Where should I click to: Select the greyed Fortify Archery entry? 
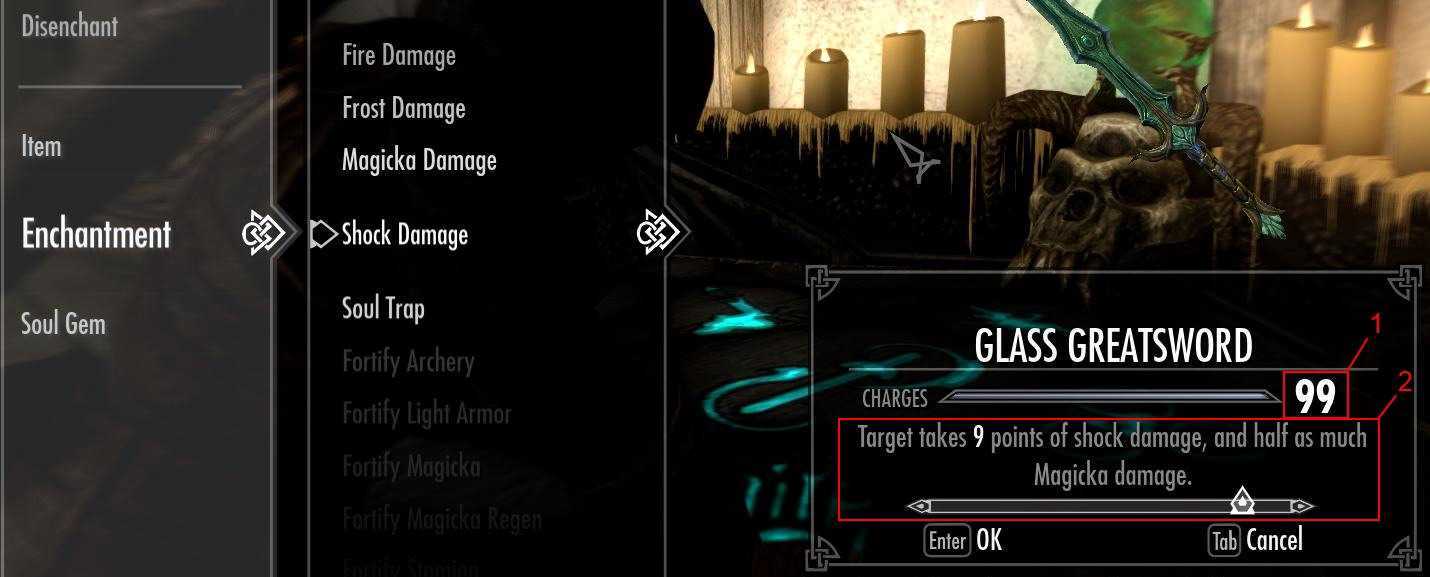click(x=407, y=361)
